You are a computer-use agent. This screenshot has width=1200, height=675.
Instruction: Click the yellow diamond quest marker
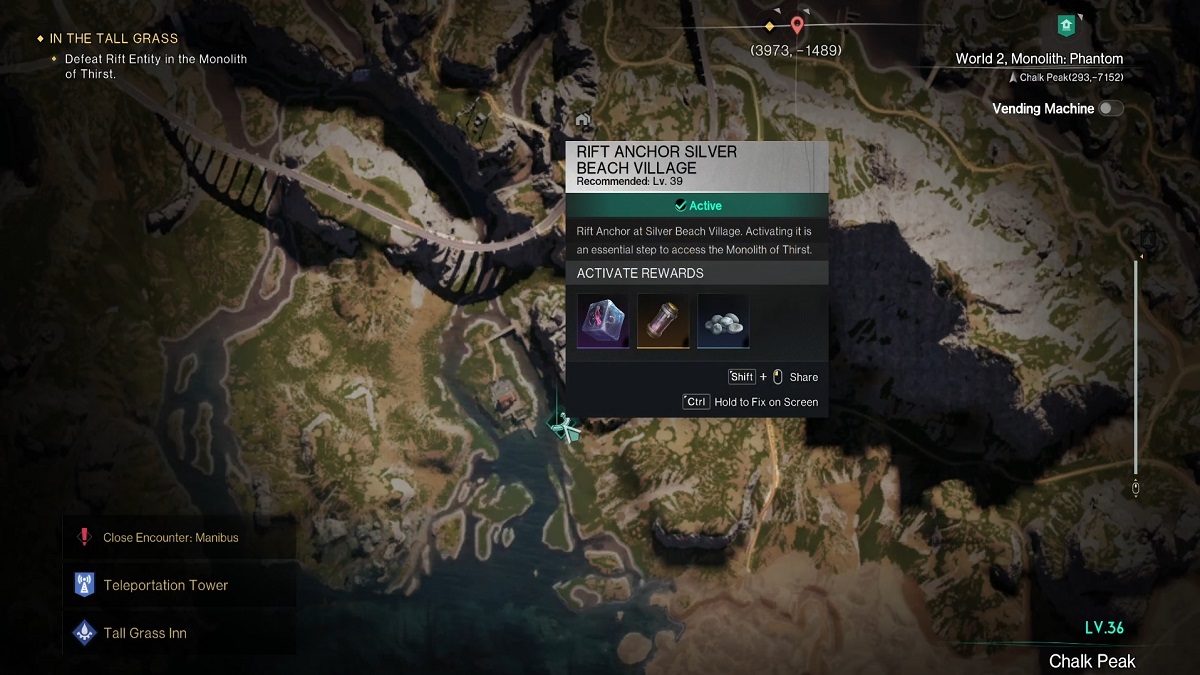tap(769, 26)
